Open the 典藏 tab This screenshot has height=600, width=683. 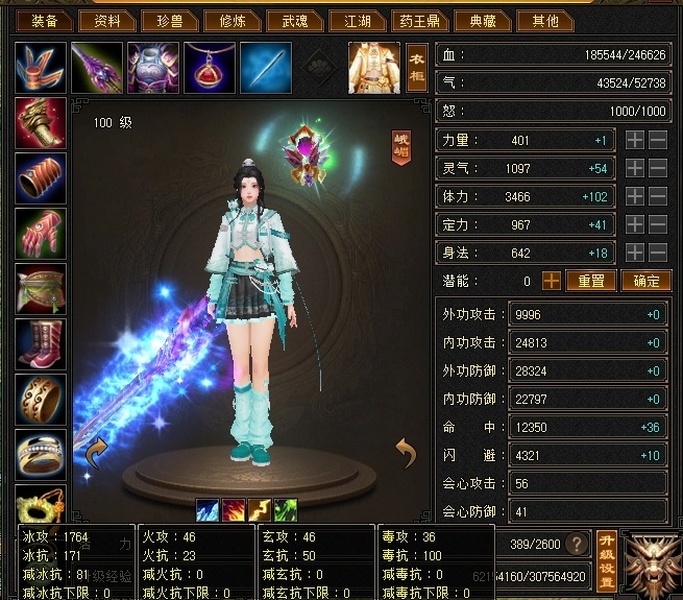482,21
